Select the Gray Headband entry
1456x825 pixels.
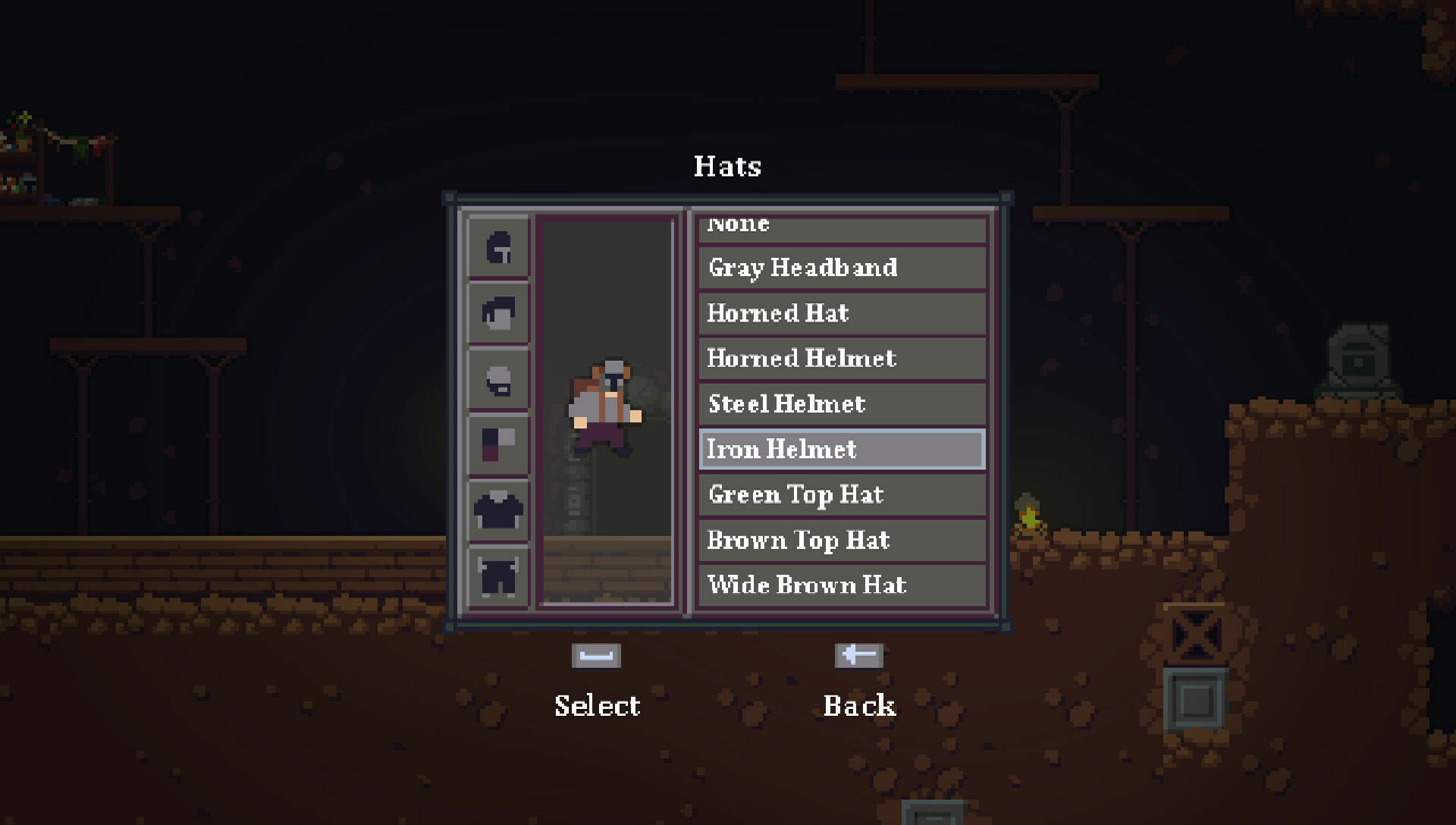(x=842, y=268)
